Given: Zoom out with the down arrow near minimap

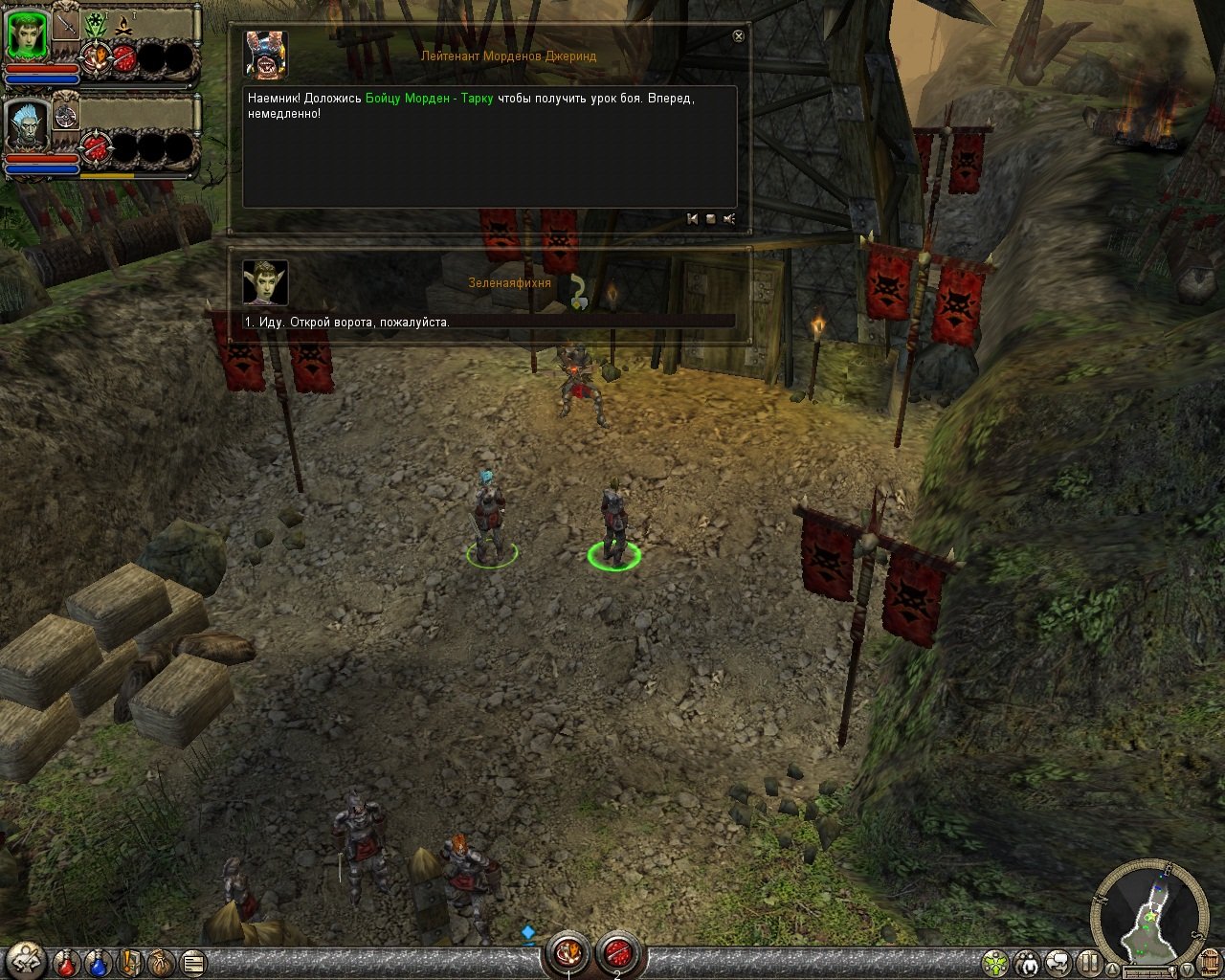Looking at the screenshot, I should click(1187, 969).
